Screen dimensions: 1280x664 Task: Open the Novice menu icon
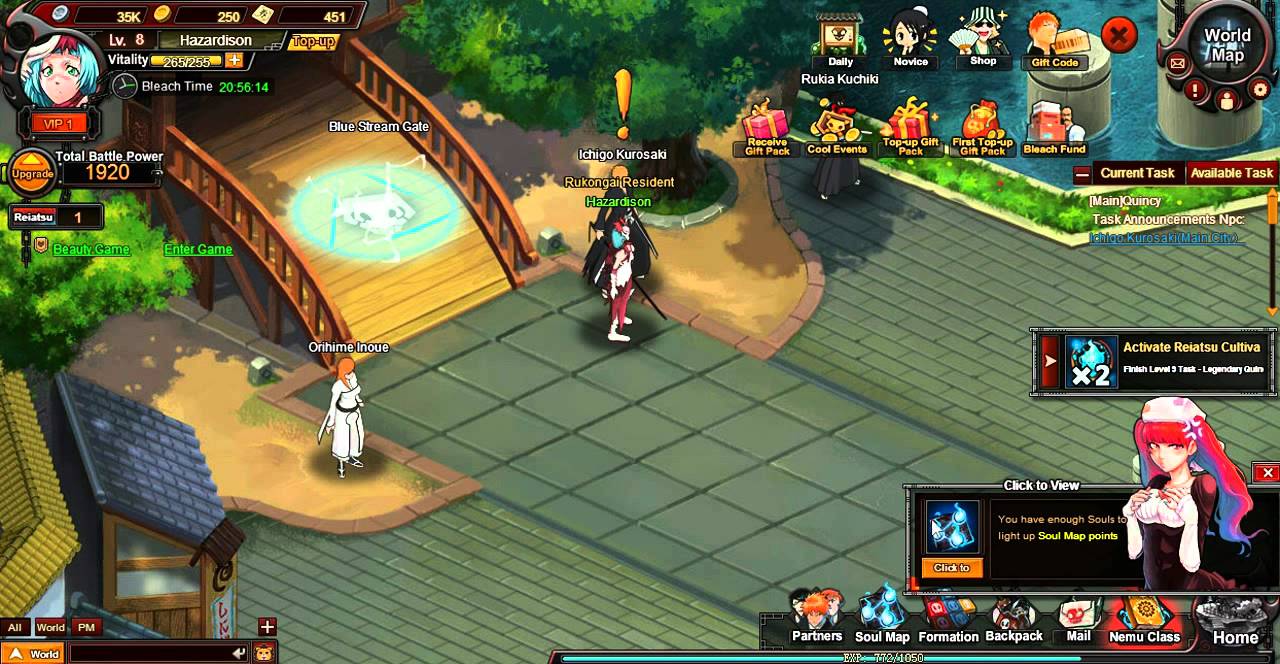pos(910,42)
